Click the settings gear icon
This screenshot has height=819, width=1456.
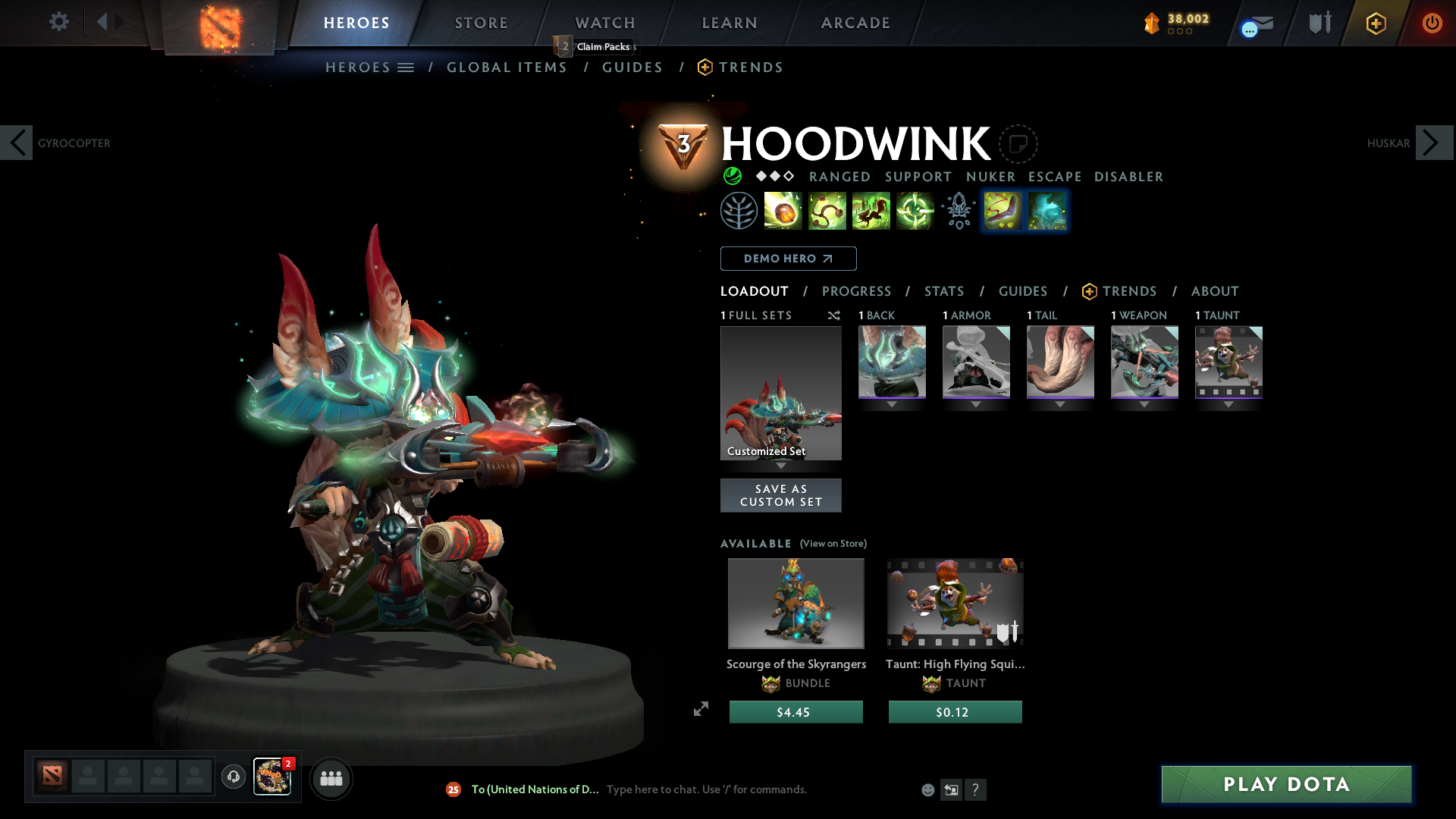tap(59, 22)
